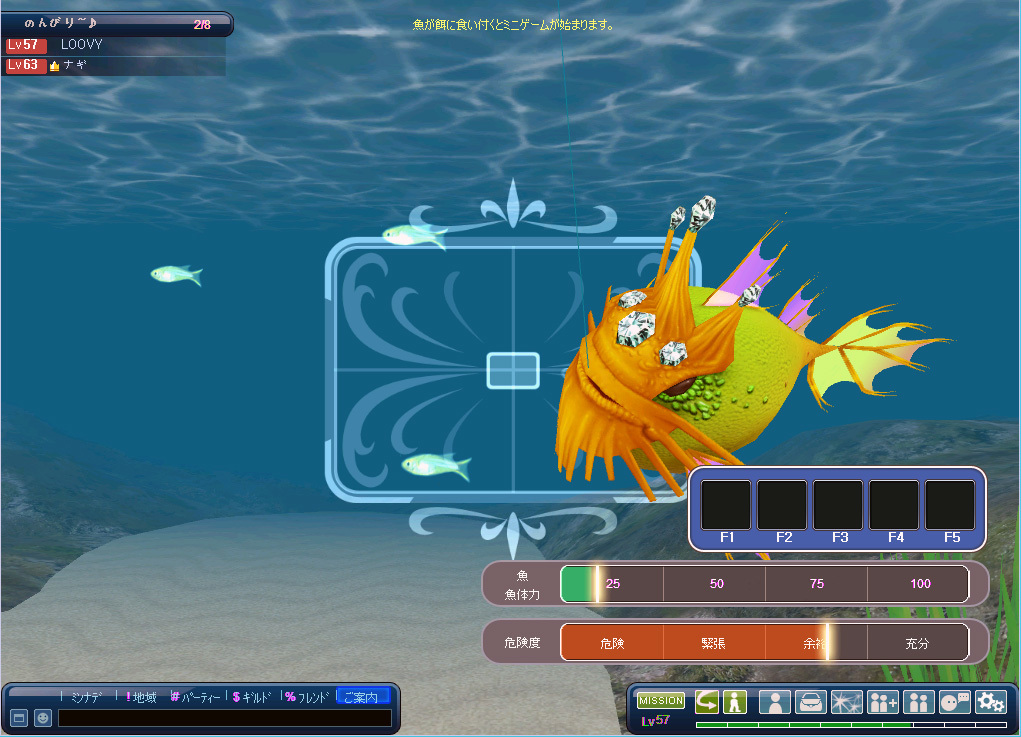
Task: Open the character profile icon
Action: pyautogui.click(x=774, y=702)
